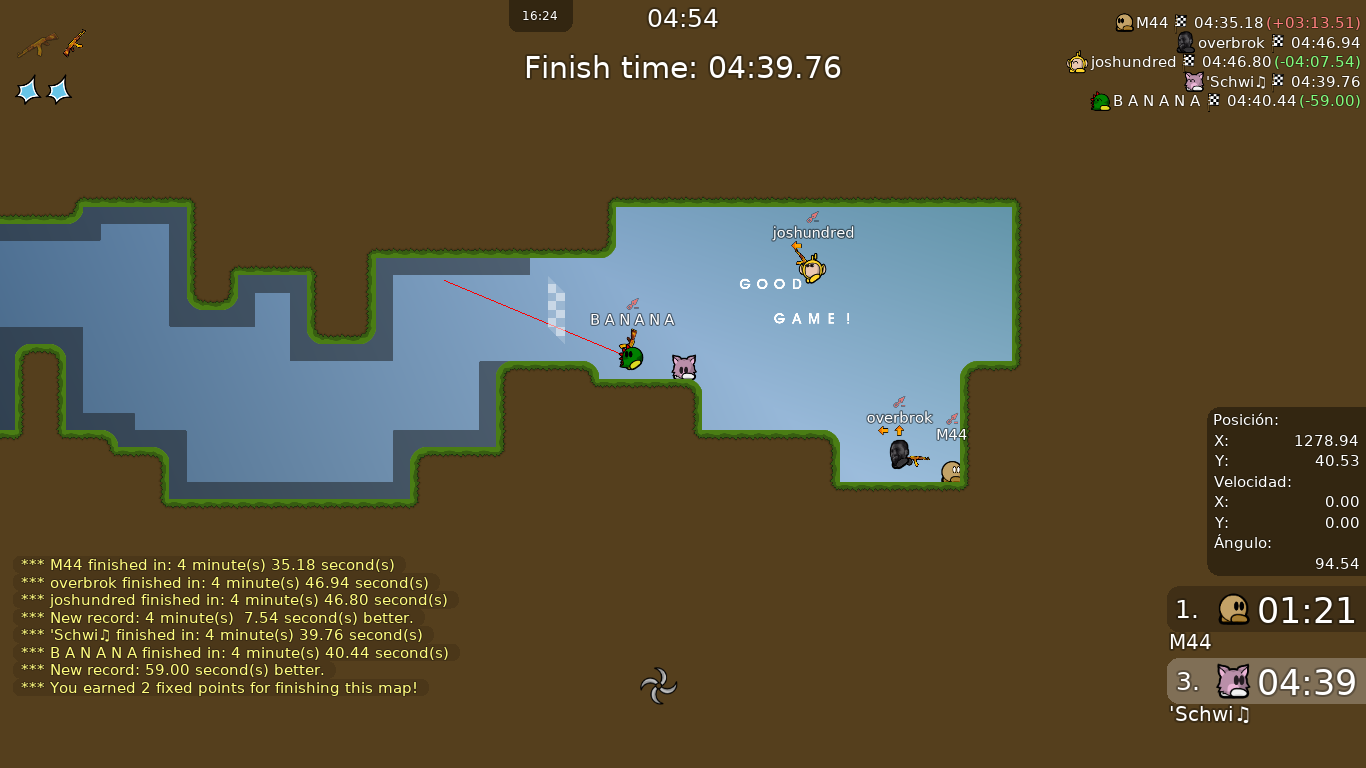Screen dimensions: 1366x768
Task: Select B A N A N A's finish list entry
Action: pos(1225,101)
